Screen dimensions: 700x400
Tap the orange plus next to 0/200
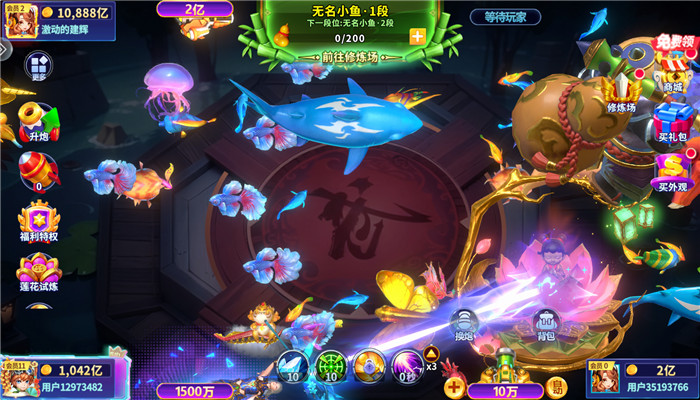point(416,36)
